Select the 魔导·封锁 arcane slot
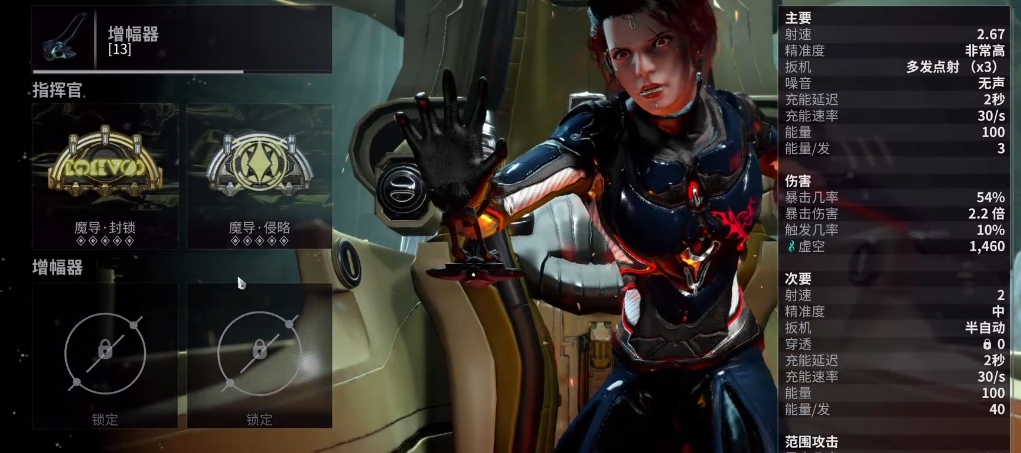 coord(104,176)
